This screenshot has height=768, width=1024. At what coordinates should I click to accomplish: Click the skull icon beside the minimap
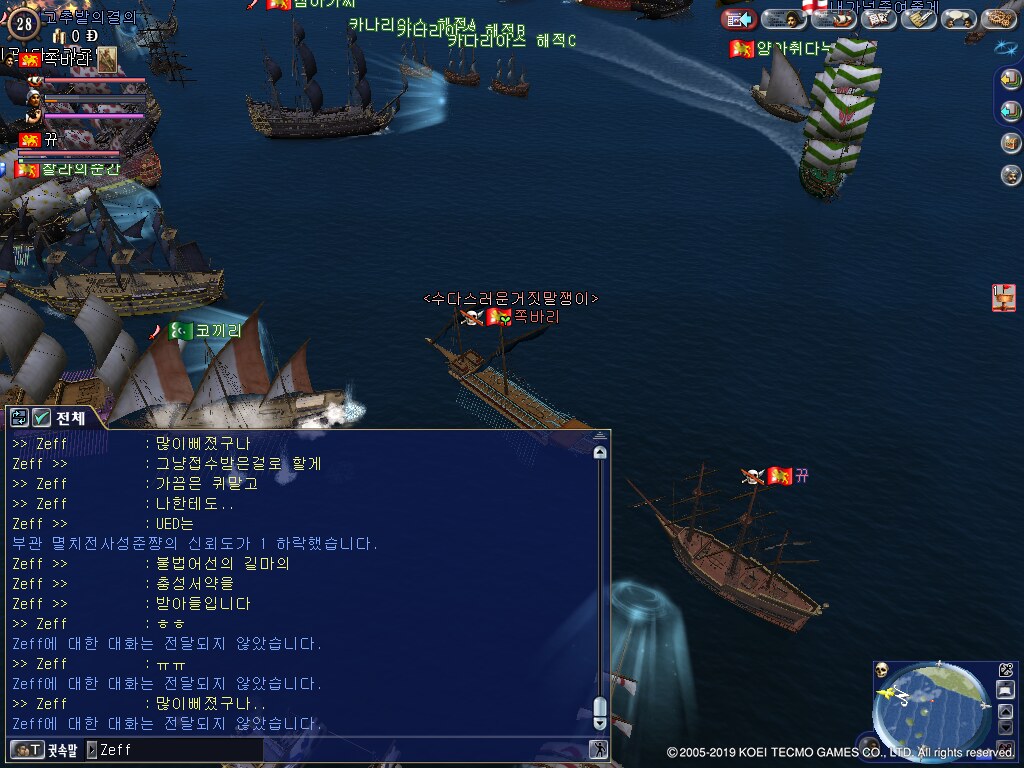pyautogui.click(x=882, y=670)
